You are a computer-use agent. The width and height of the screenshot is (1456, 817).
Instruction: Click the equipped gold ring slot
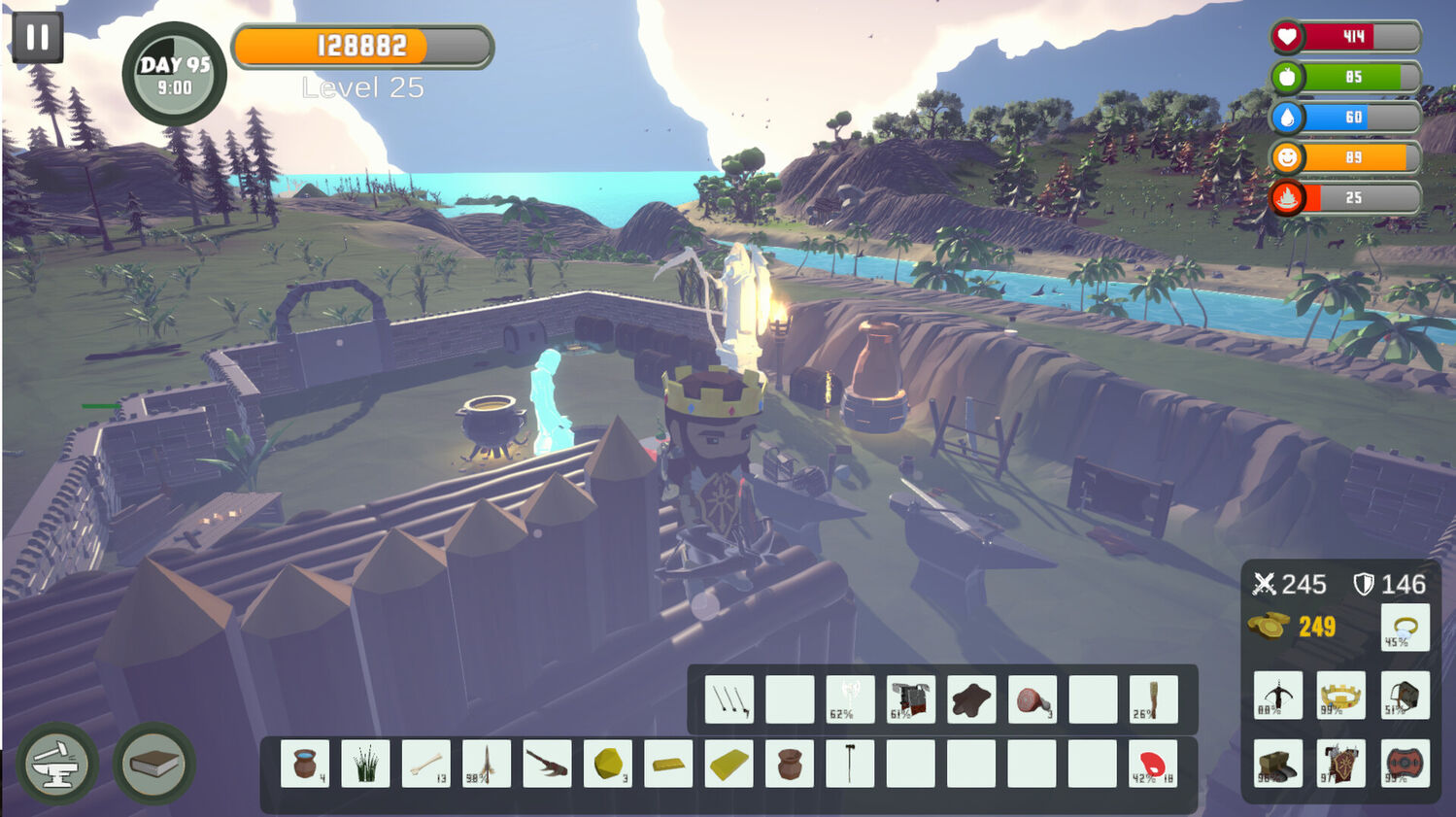click(x=1405, y=628)
